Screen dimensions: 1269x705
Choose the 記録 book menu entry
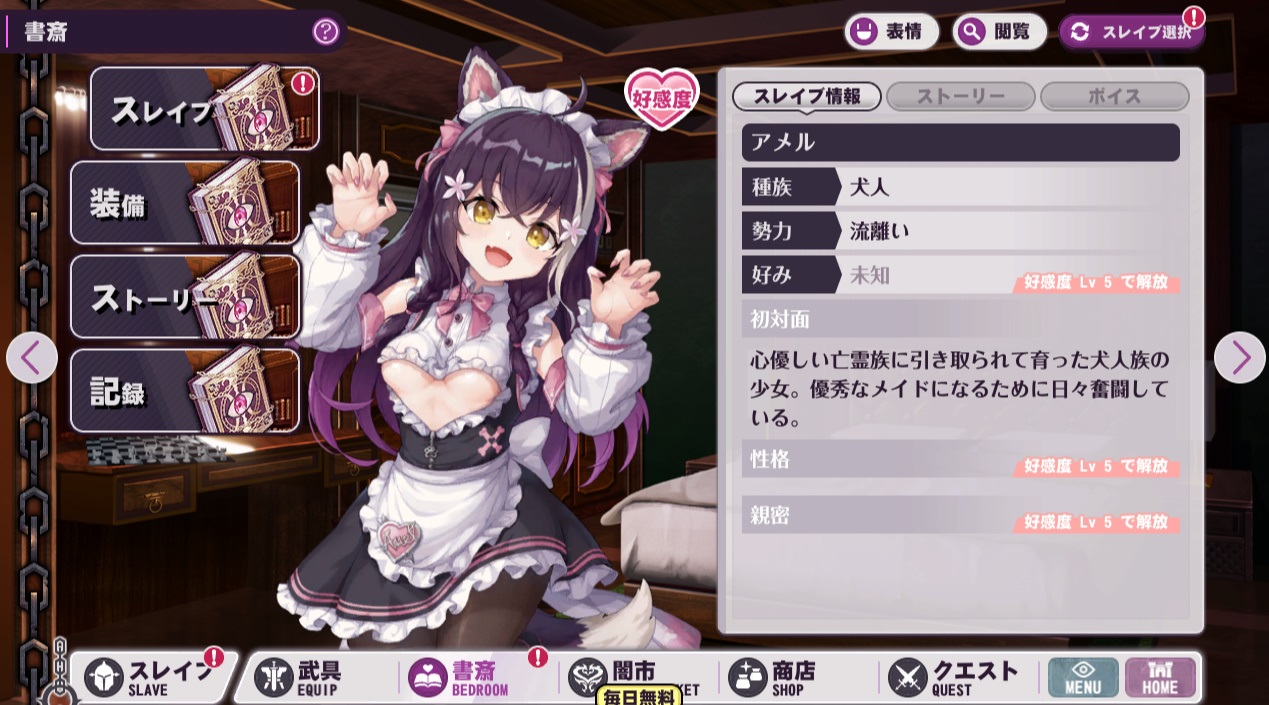[185, 391]
